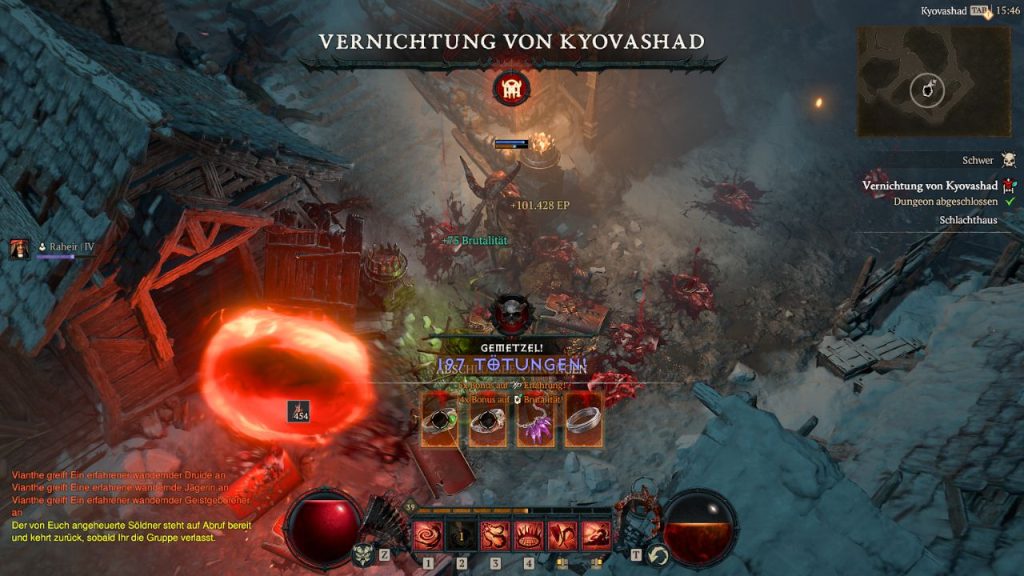Viewport: 1024px width, 576px height.
Task: Trigger the fanged maw skill in slot 4
Action: click(529, 536)
